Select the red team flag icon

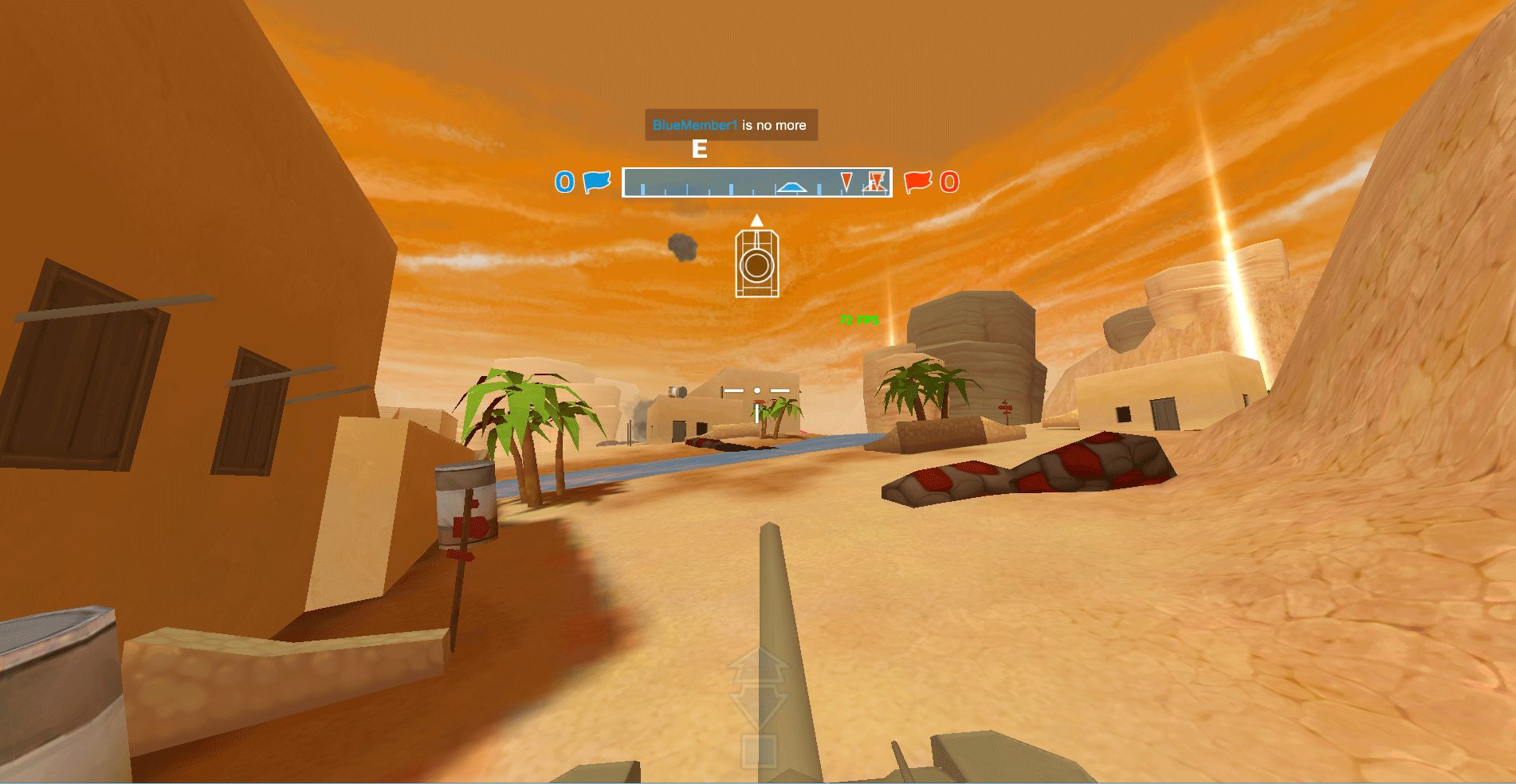[917, 182]
